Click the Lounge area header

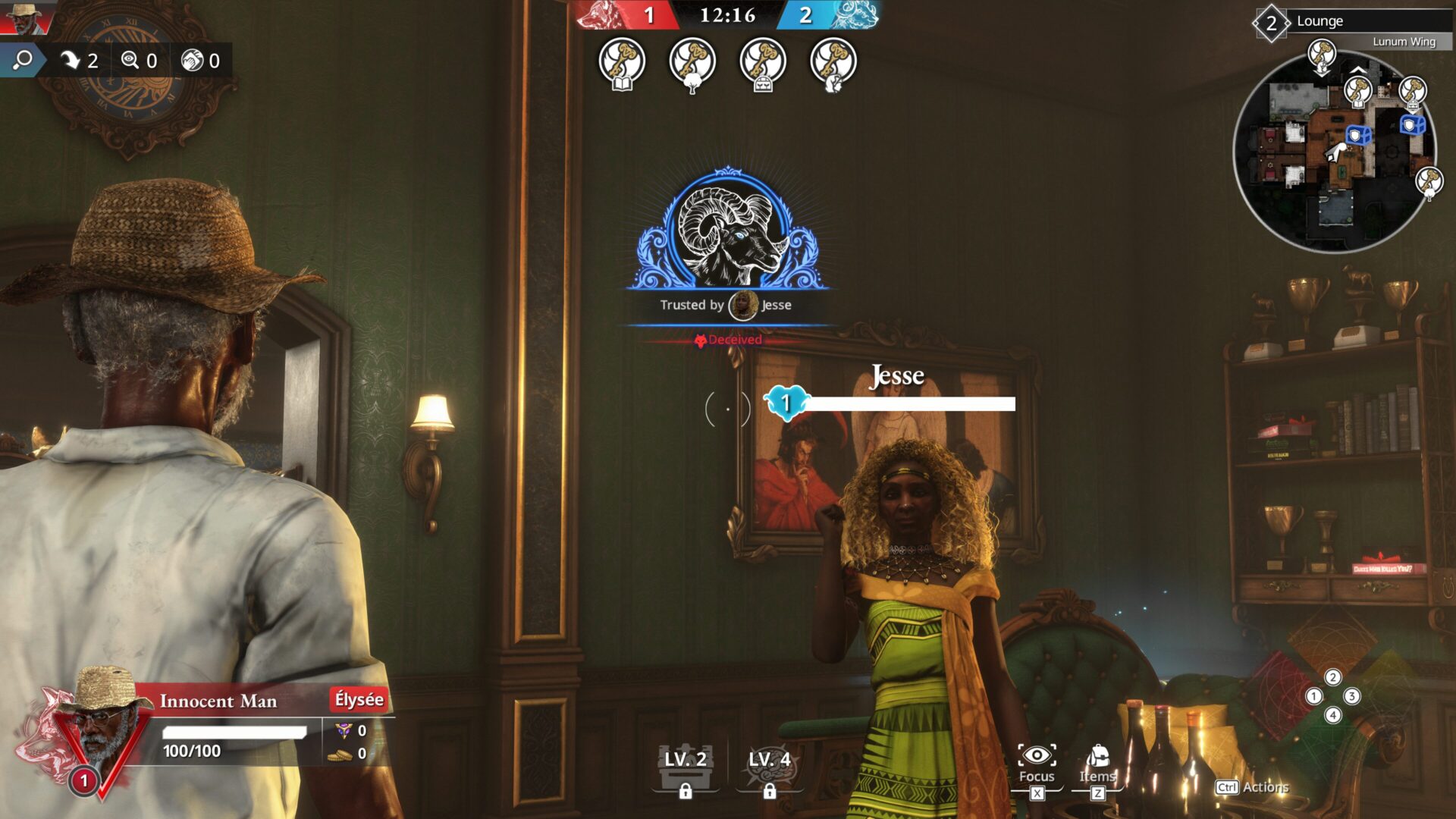(1319, 22)
